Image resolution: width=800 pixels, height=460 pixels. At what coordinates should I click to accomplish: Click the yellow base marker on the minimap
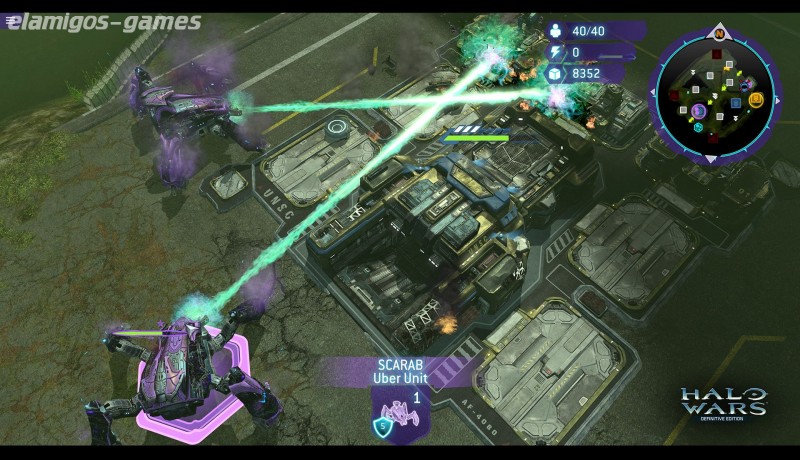(756, 99)
